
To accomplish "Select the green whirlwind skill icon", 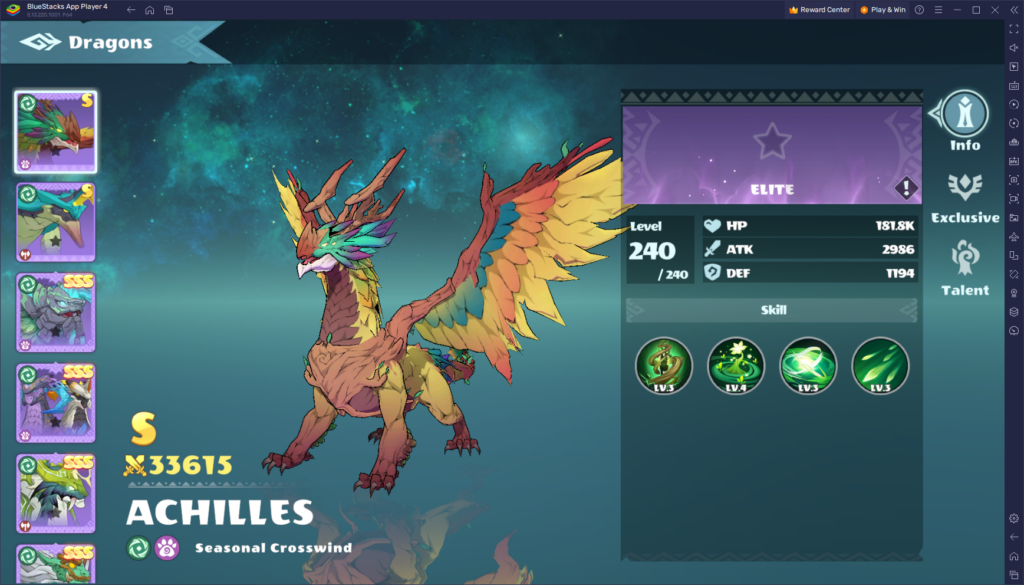I will click(x=808, y=365).
